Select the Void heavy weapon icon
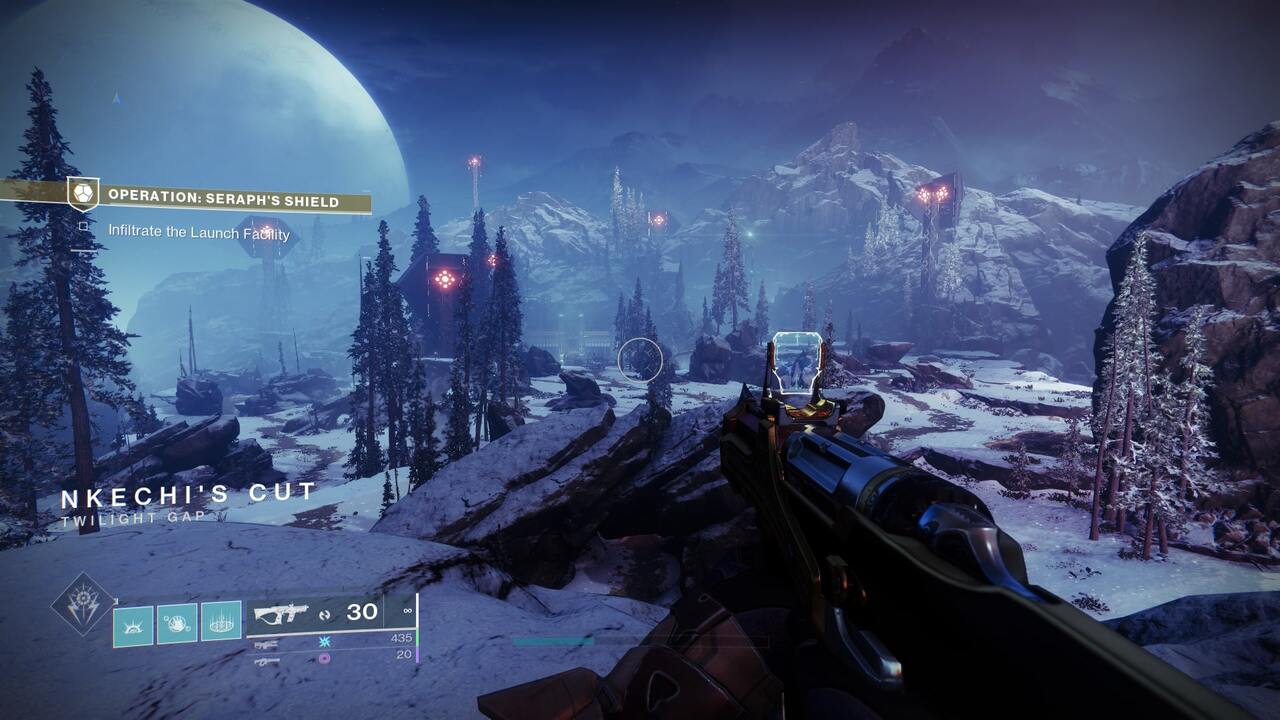The width and height of the screenshot is (1280, 720). (267, 660)
